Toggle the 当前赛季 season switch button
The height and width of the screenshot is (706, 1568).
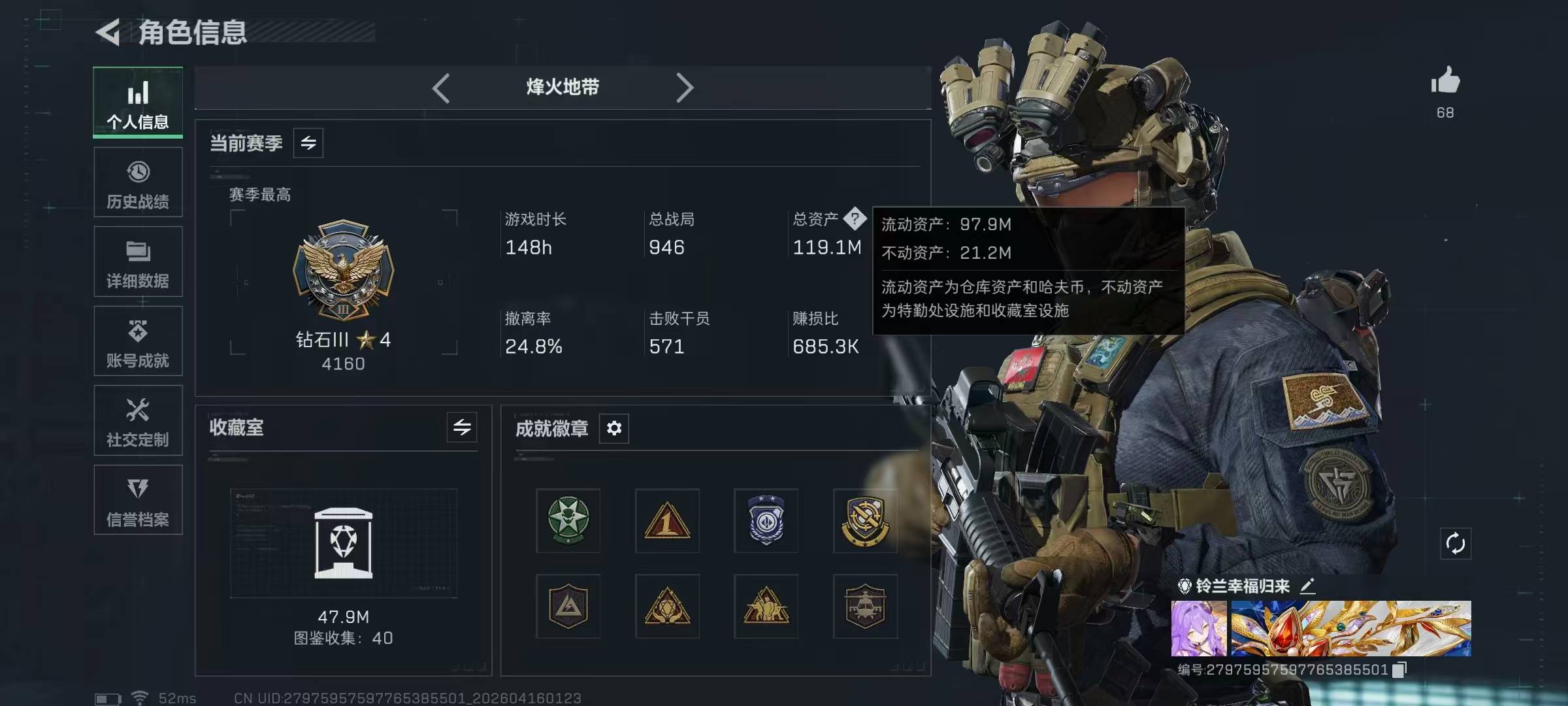(x=308, y=143)
